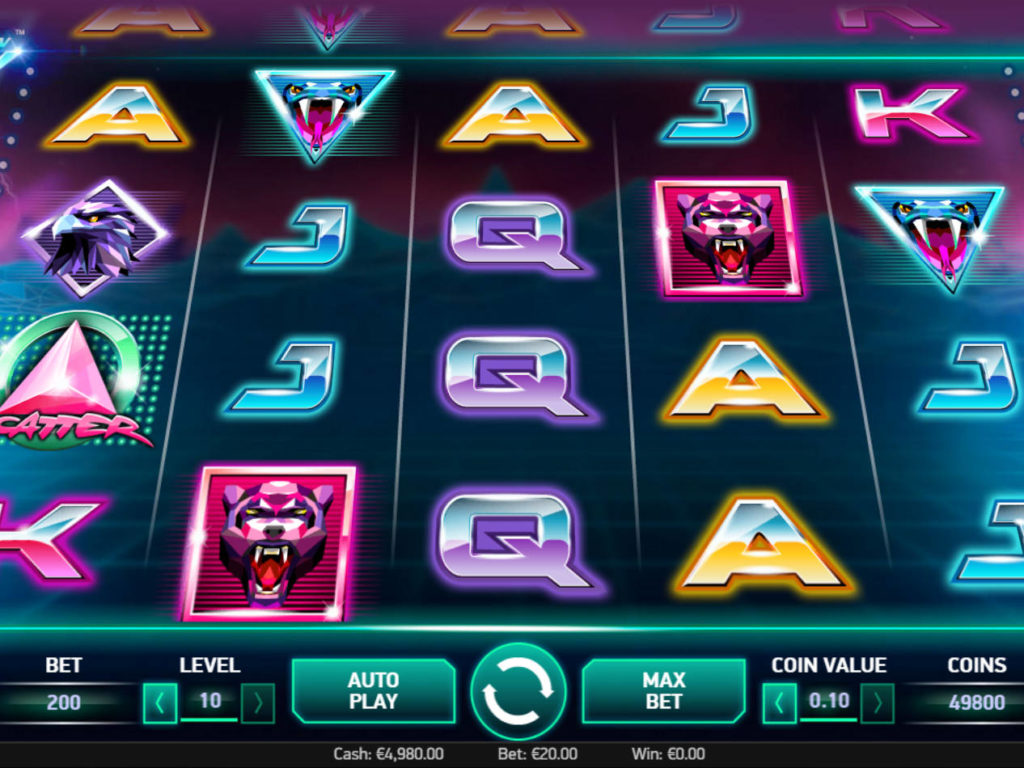
Task: Increase the bet level with right arrow
Action: (x=258, y=703)
